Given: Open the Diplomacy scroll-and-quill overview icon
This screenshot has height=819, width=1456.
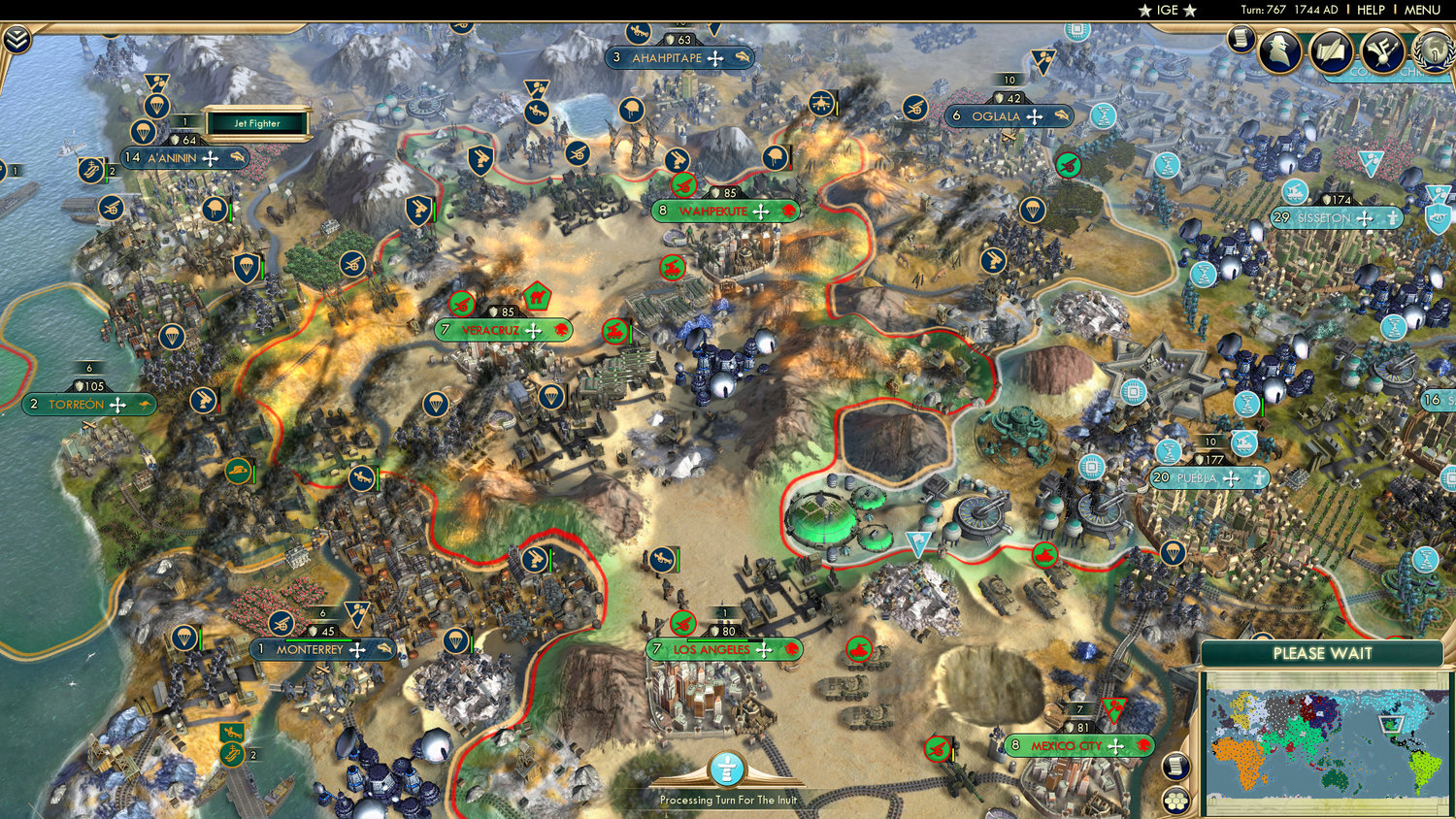Looking at the screenshot, I should coord(1330,49).
